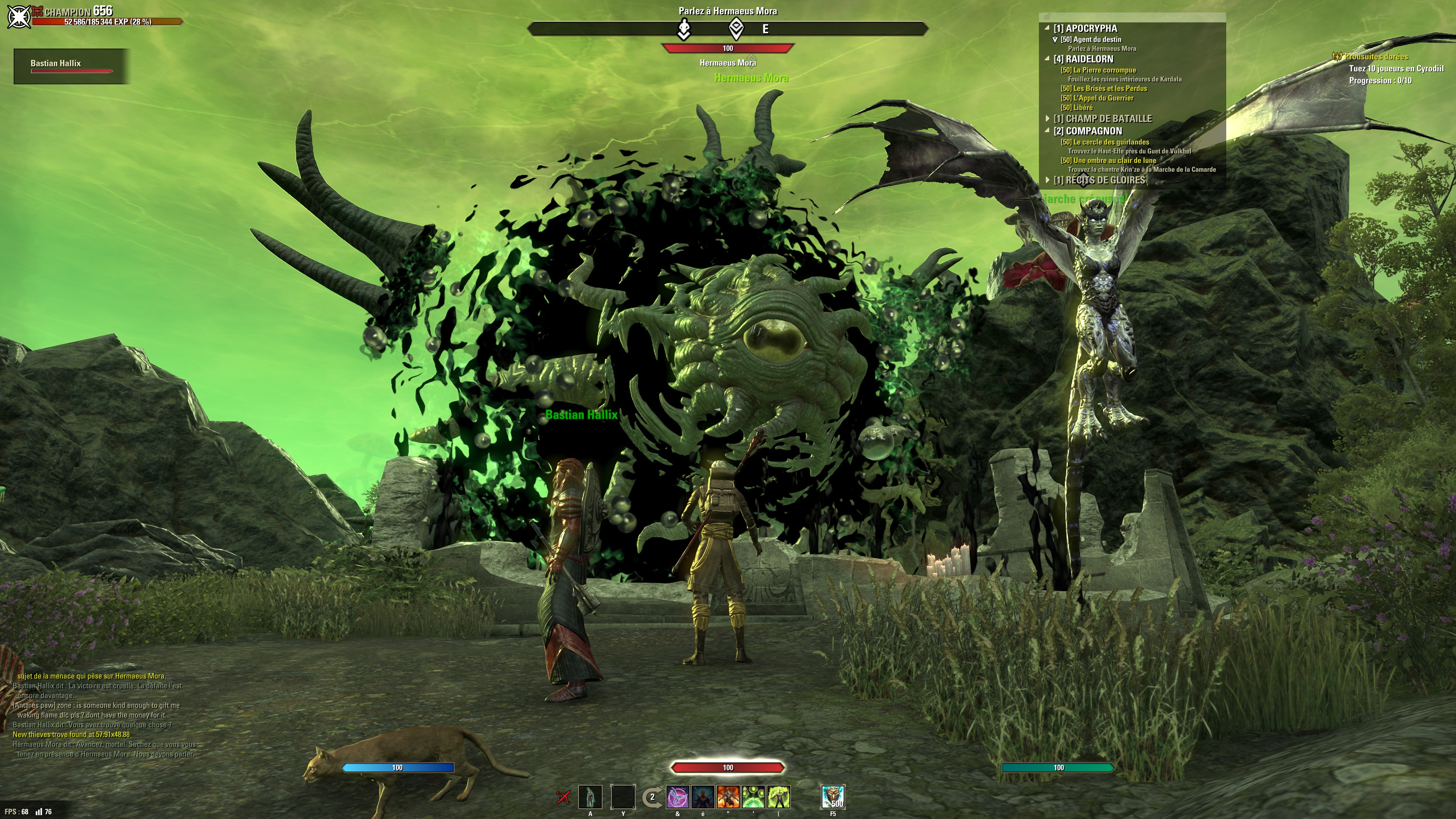Open the Prousuites dorées pursuit tracker
Screen dimensions: 1456x819
[1376, 56]
